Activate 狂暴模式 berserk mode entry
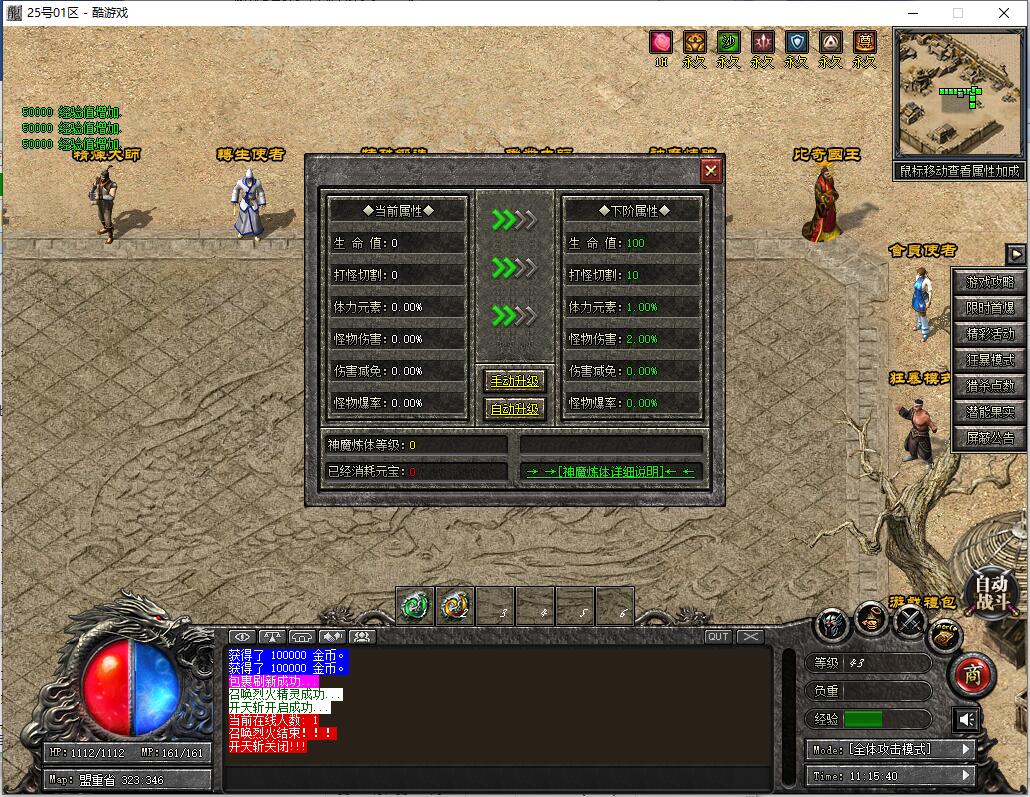 (990, 360)
